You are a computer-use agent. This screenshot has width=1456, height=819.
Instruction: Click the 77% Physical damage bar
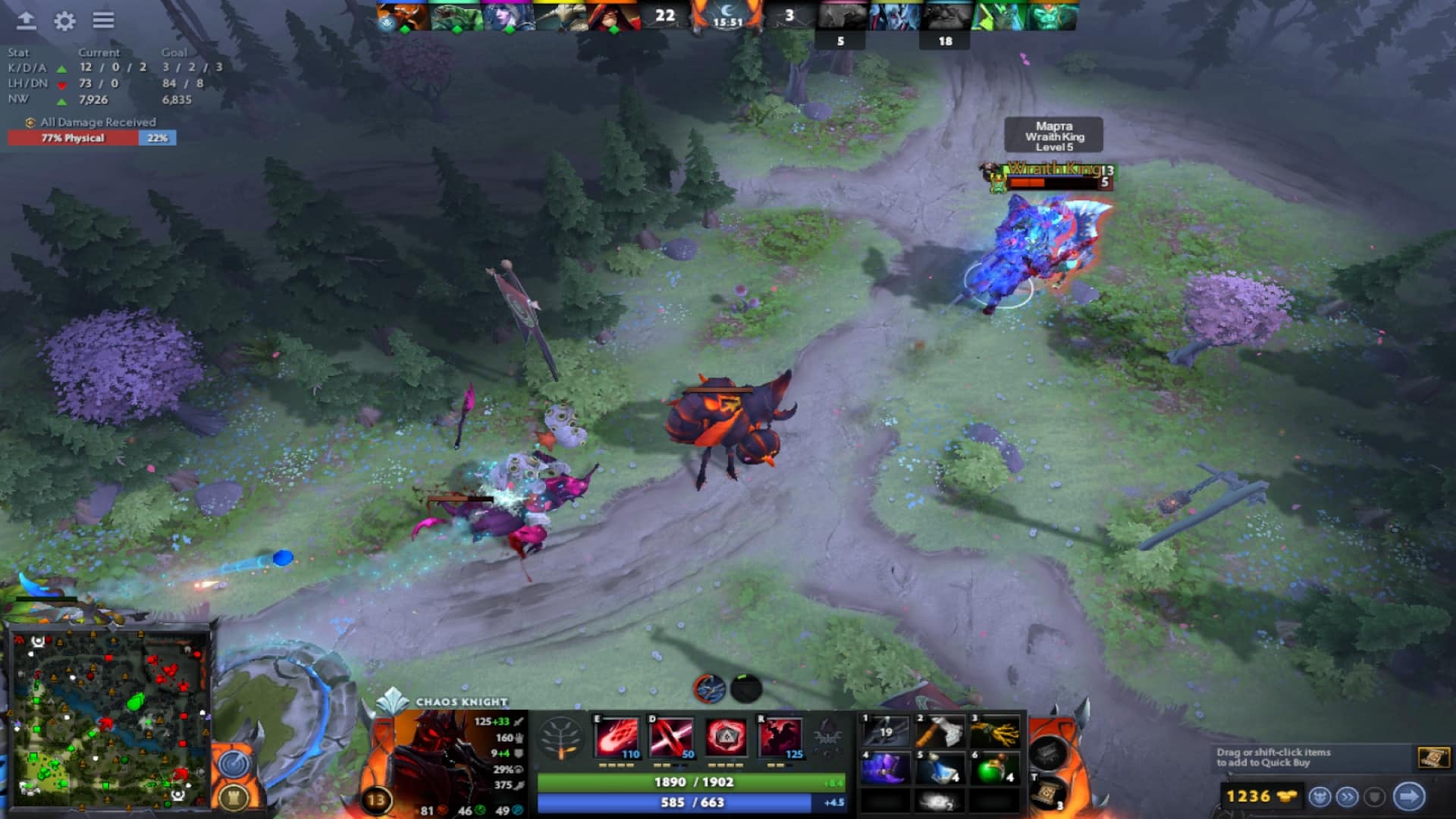[x=72, y=139]
